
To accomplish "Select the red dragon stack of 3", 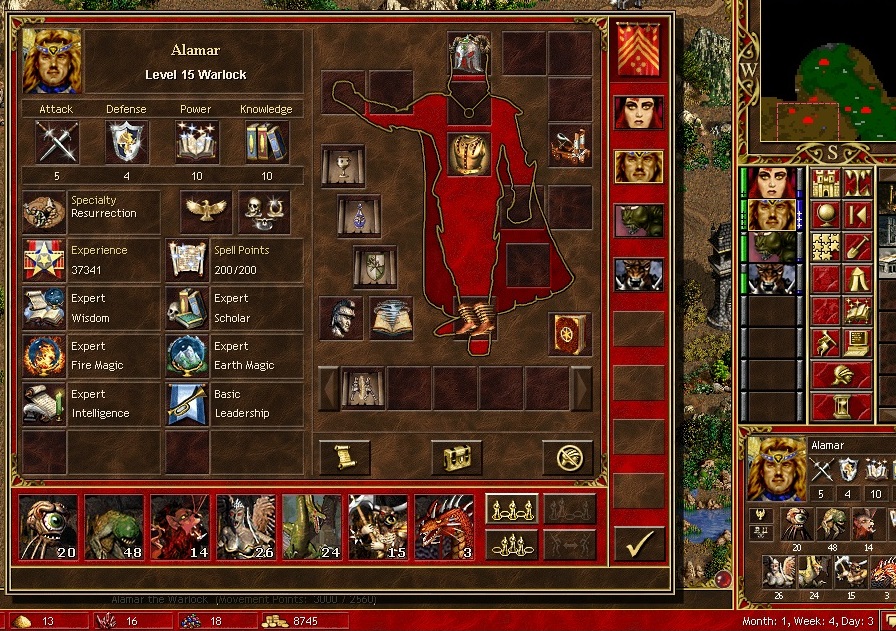I will pyautogui.click(x=444, y=527).
